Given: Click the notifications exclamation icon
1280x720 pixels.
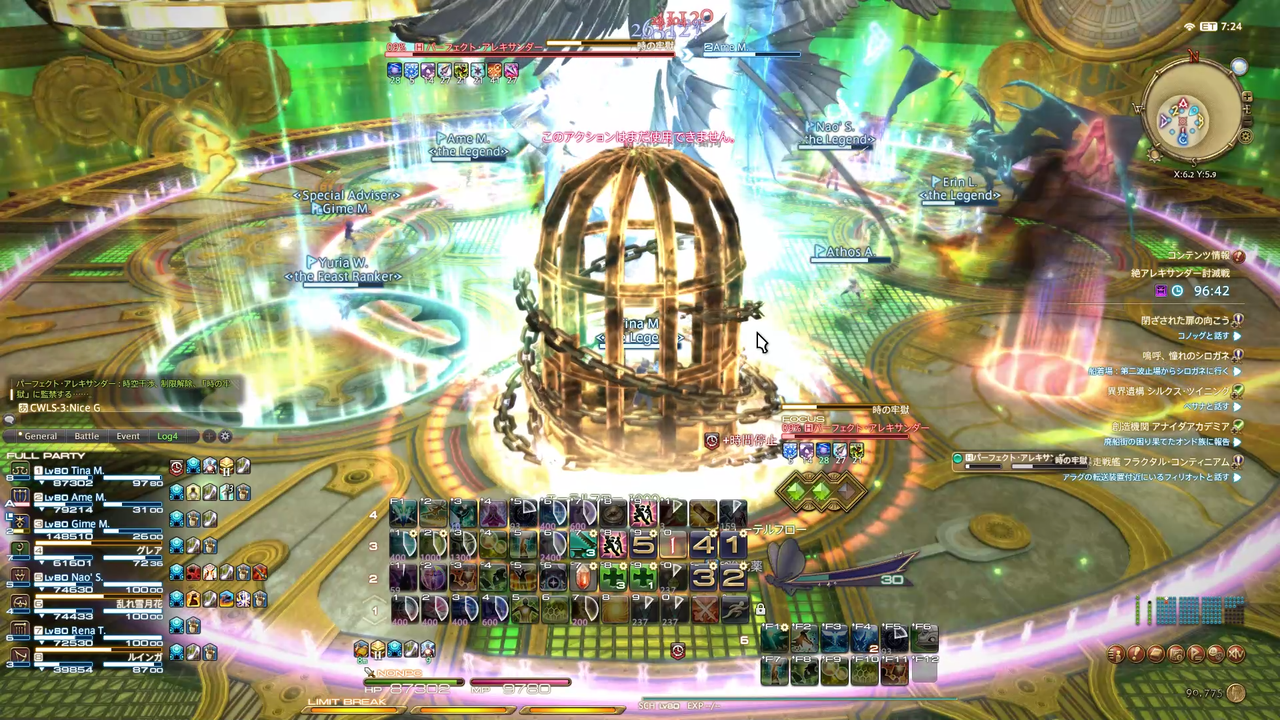Looking at the screenshot, I should coord(1136,654).
